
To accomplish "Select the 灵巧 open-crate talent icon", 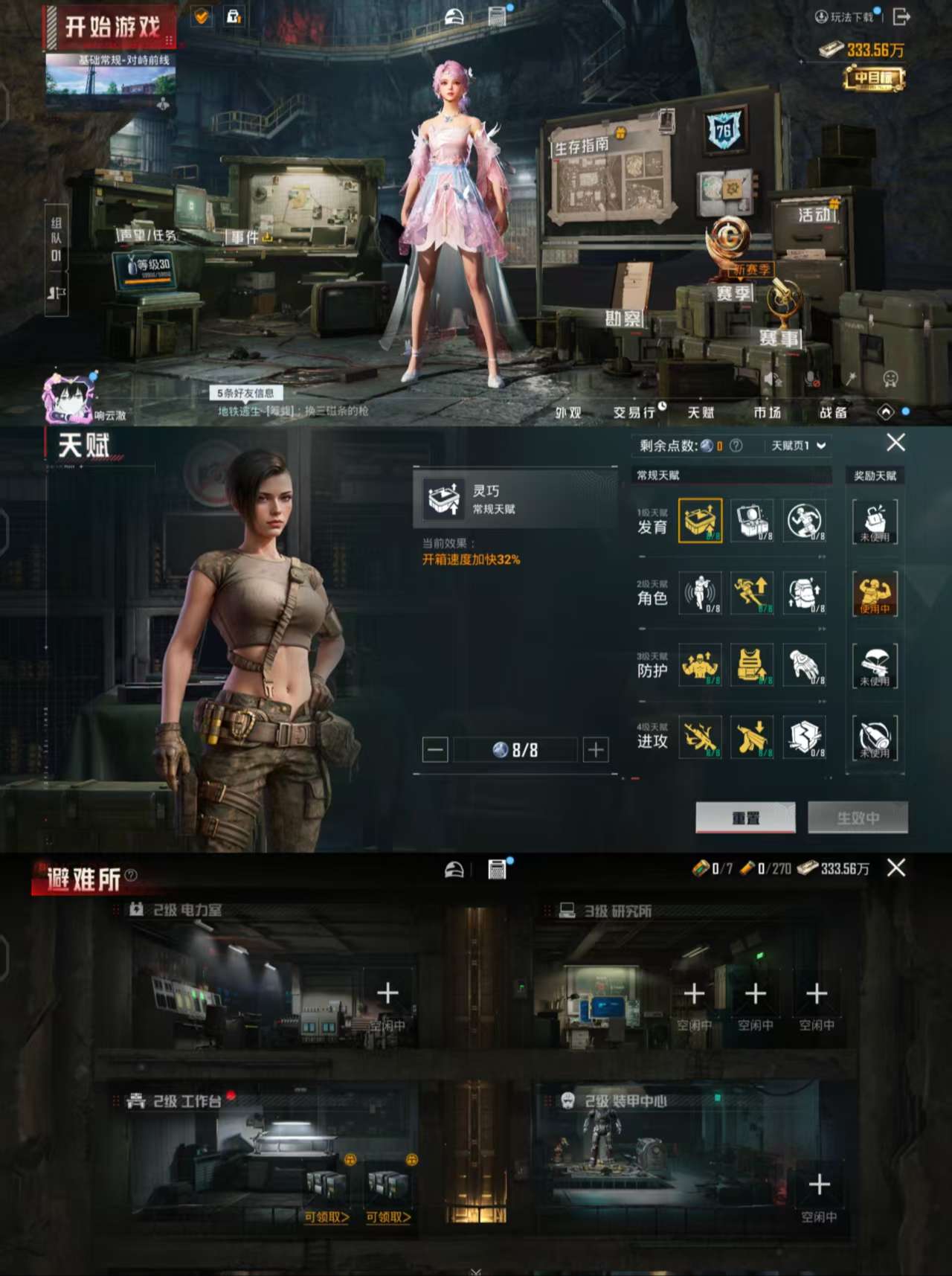I will (699, 521).
